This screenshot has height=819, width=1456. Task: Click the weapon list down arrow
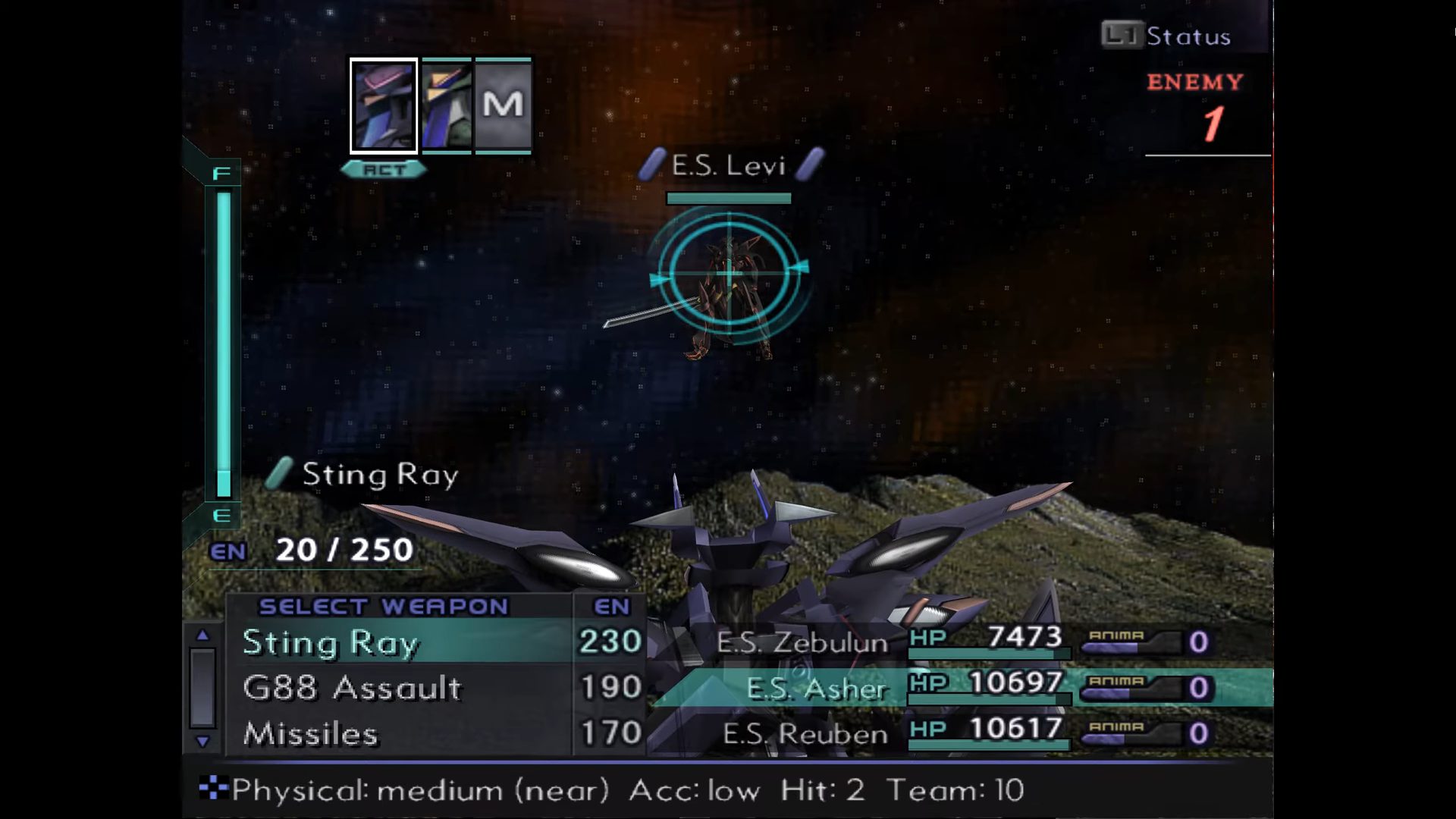tap(202, 742)
